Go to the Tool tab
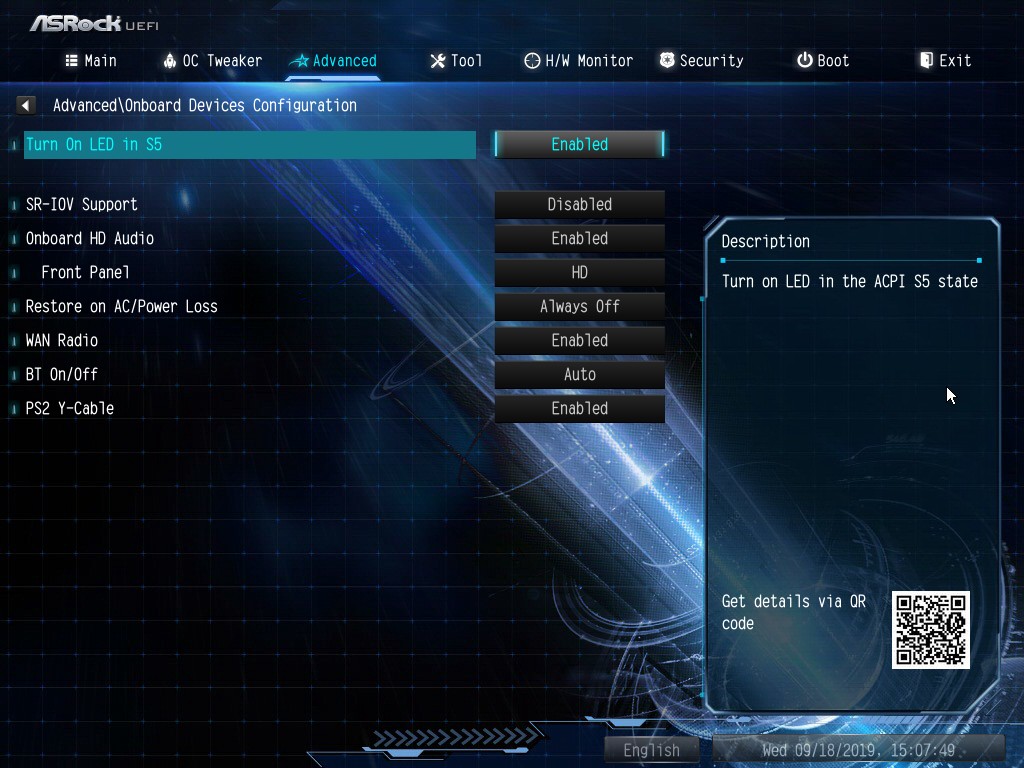1024x768 pixels. coord(456,61)
